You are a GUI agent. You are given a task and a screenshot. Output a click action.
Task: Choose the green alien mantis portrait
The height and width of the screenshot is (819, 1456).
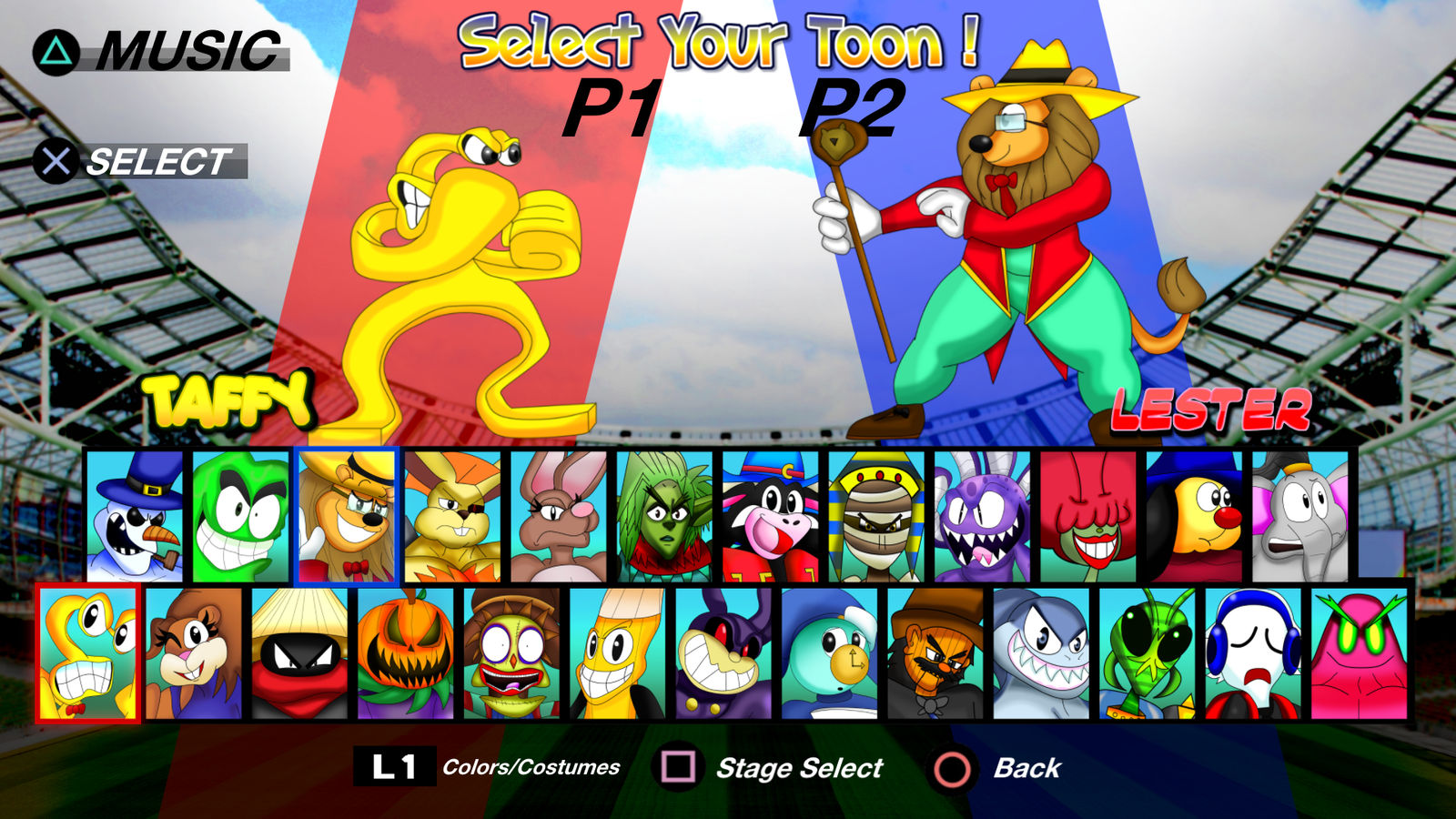[x=1151, y=653]
